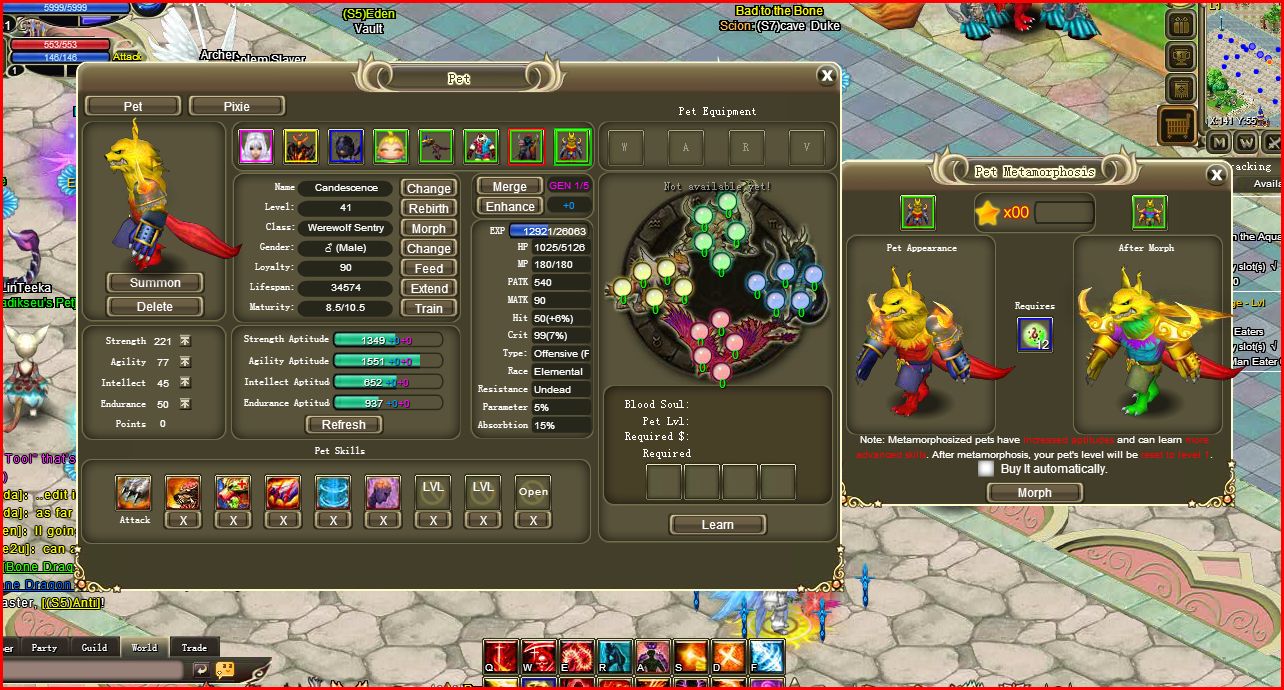
Task: Open the World chat tab
Action: (144, 647)
